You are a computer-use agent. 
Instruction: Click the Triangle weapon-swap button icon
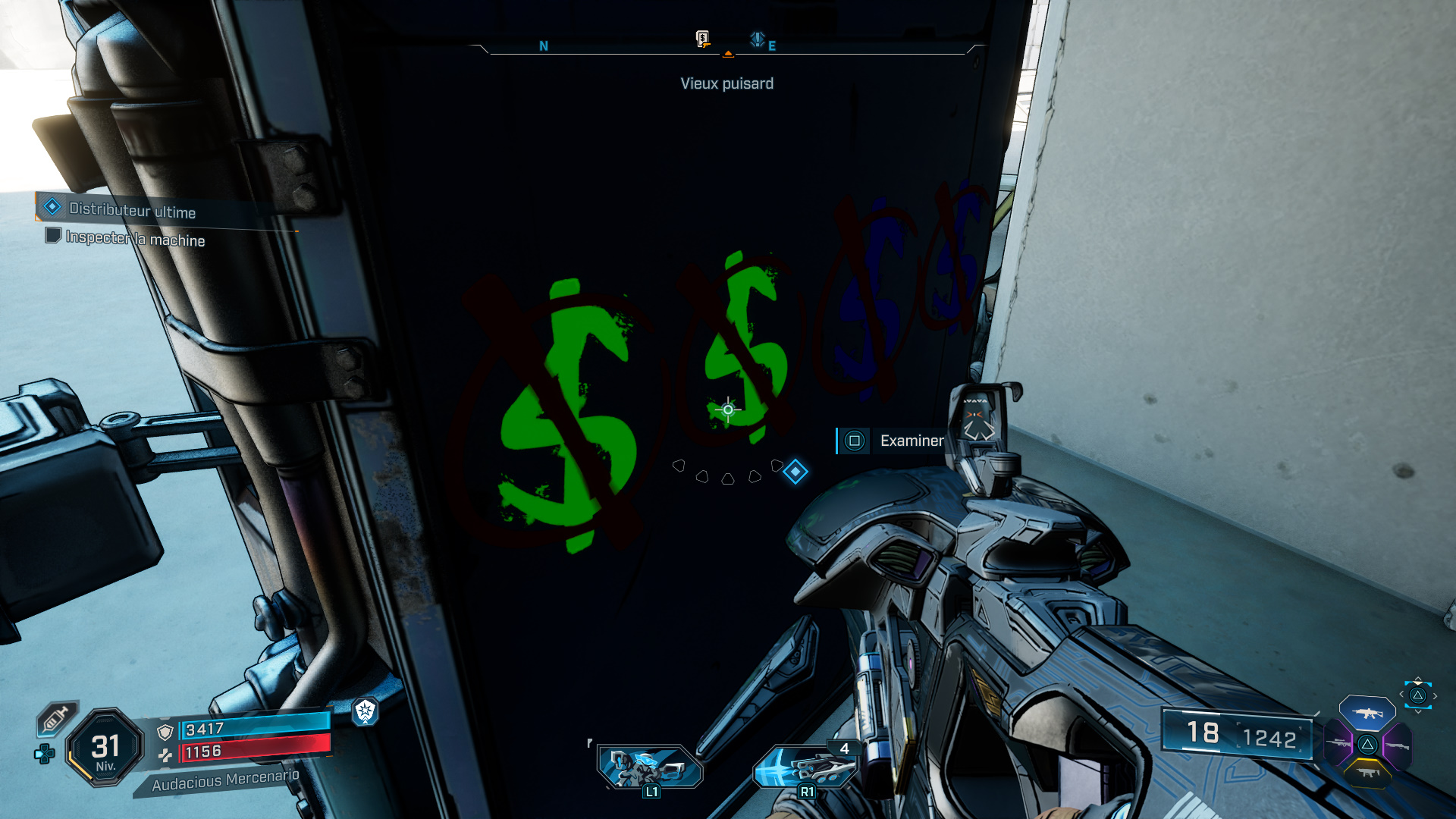(1417, 695)
